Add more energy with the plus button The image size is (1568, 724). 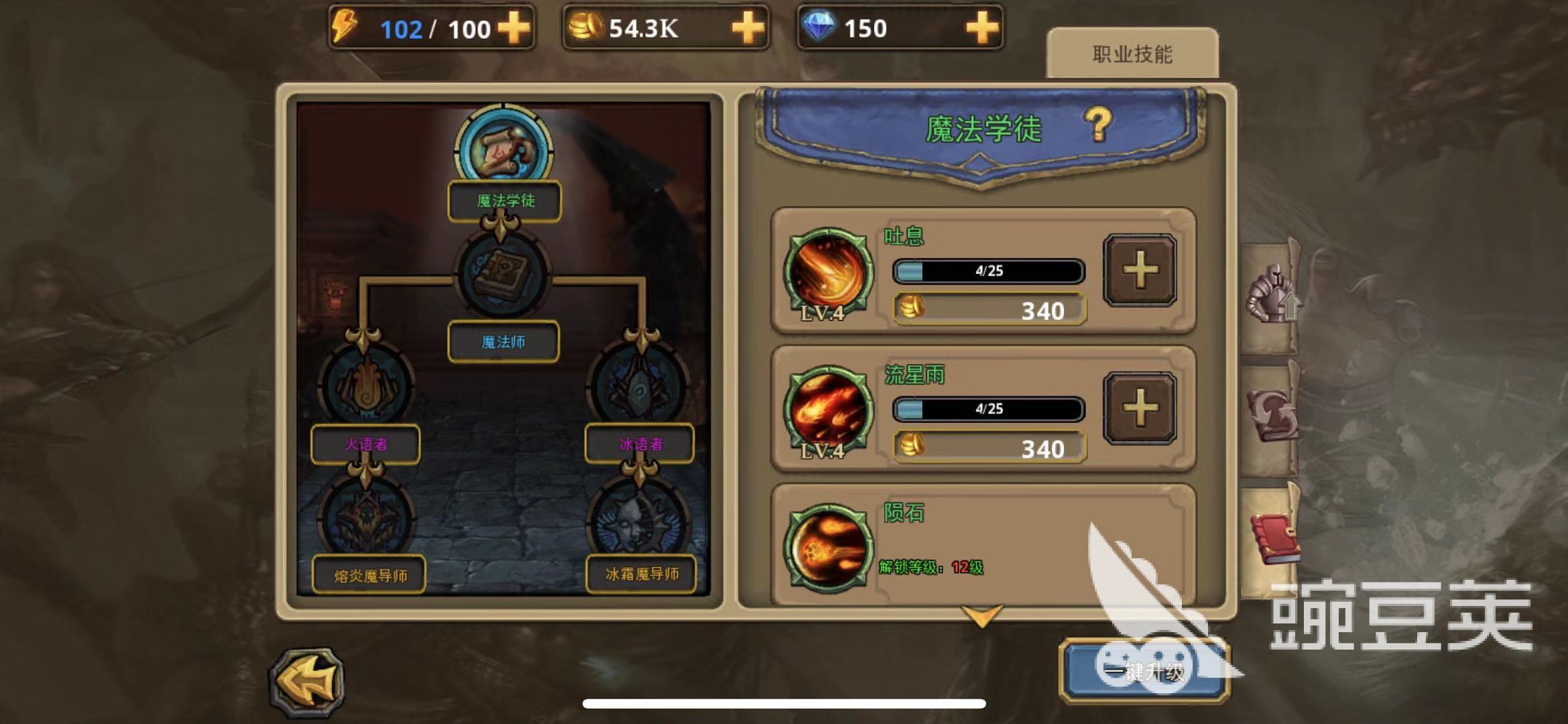tap(514, 28)
